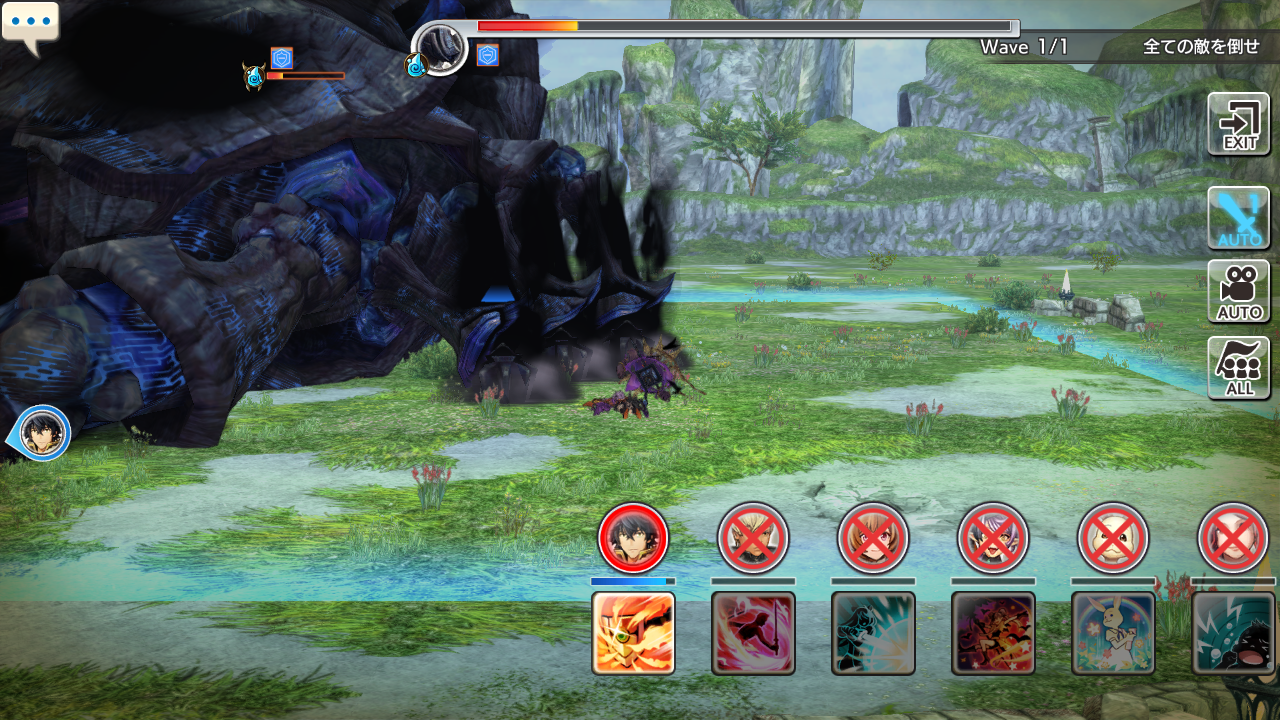Viewport: 1280px width, 720px height.
Task: Tap the dark-haired ally bubble marker
Action: pos(42,434)
